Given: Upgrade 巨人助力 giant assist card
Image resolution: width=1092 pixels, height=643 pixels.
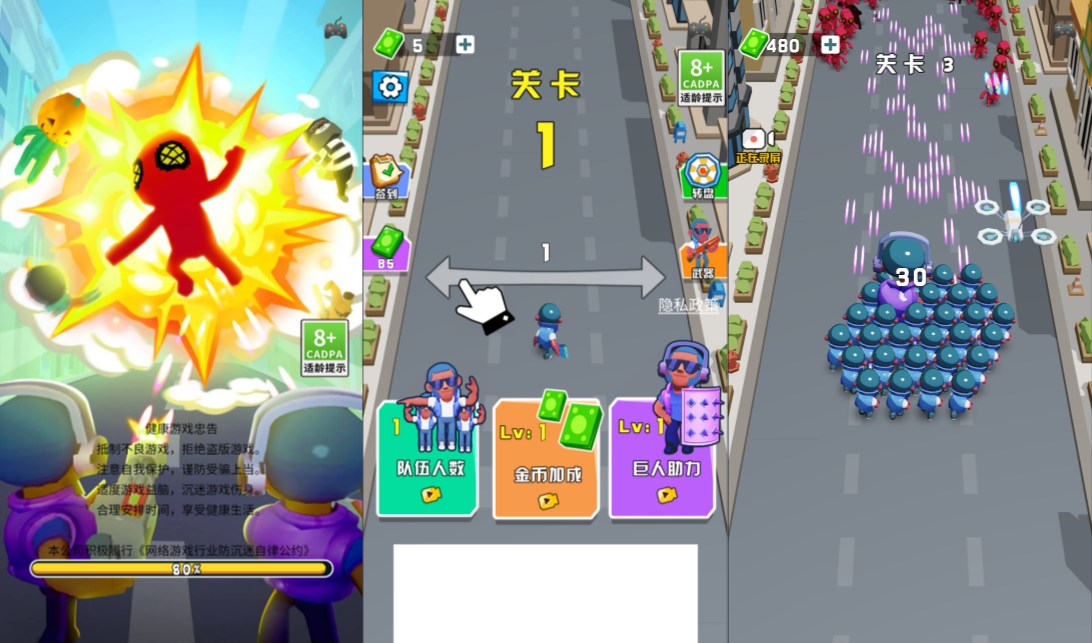Looking at the screenshot, I should click(x=661, y=456).
